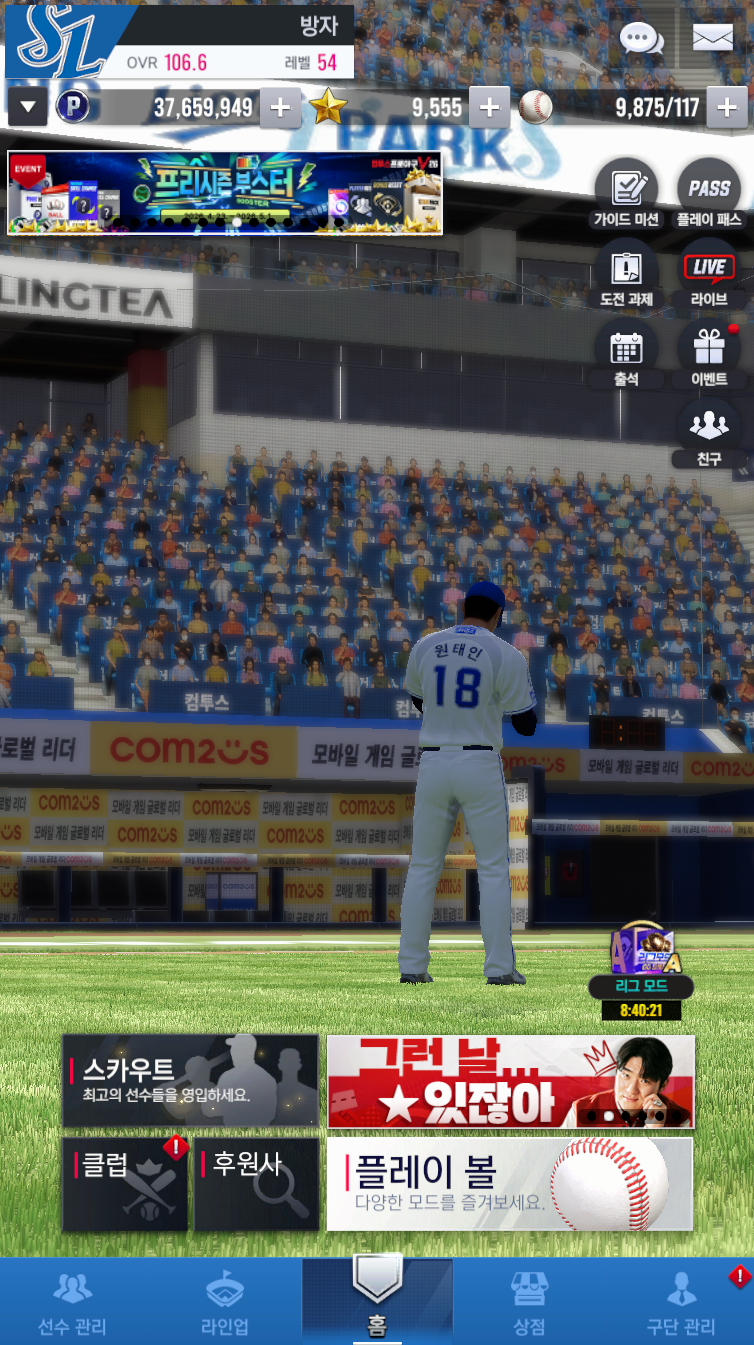
Task: Open the 후원사 sponsors menu
Action: point(256,1184)
